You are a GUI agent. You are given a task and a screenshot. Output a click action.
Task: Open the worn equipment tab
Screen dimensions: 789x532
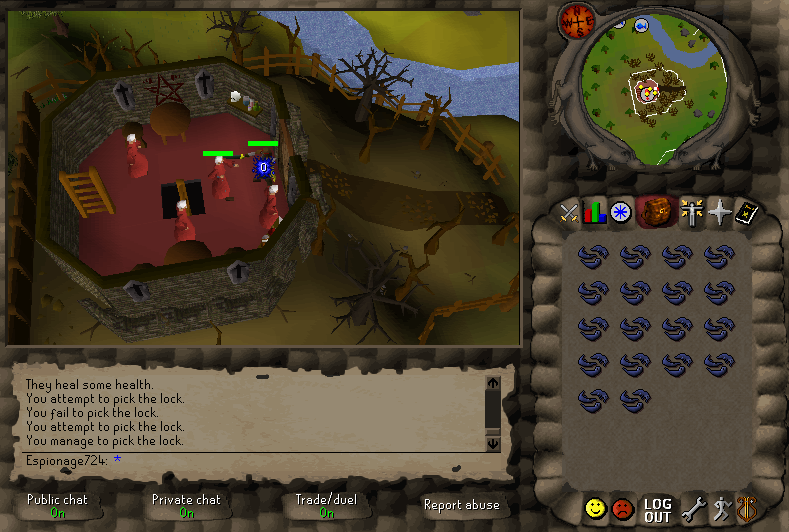point(690,211)
